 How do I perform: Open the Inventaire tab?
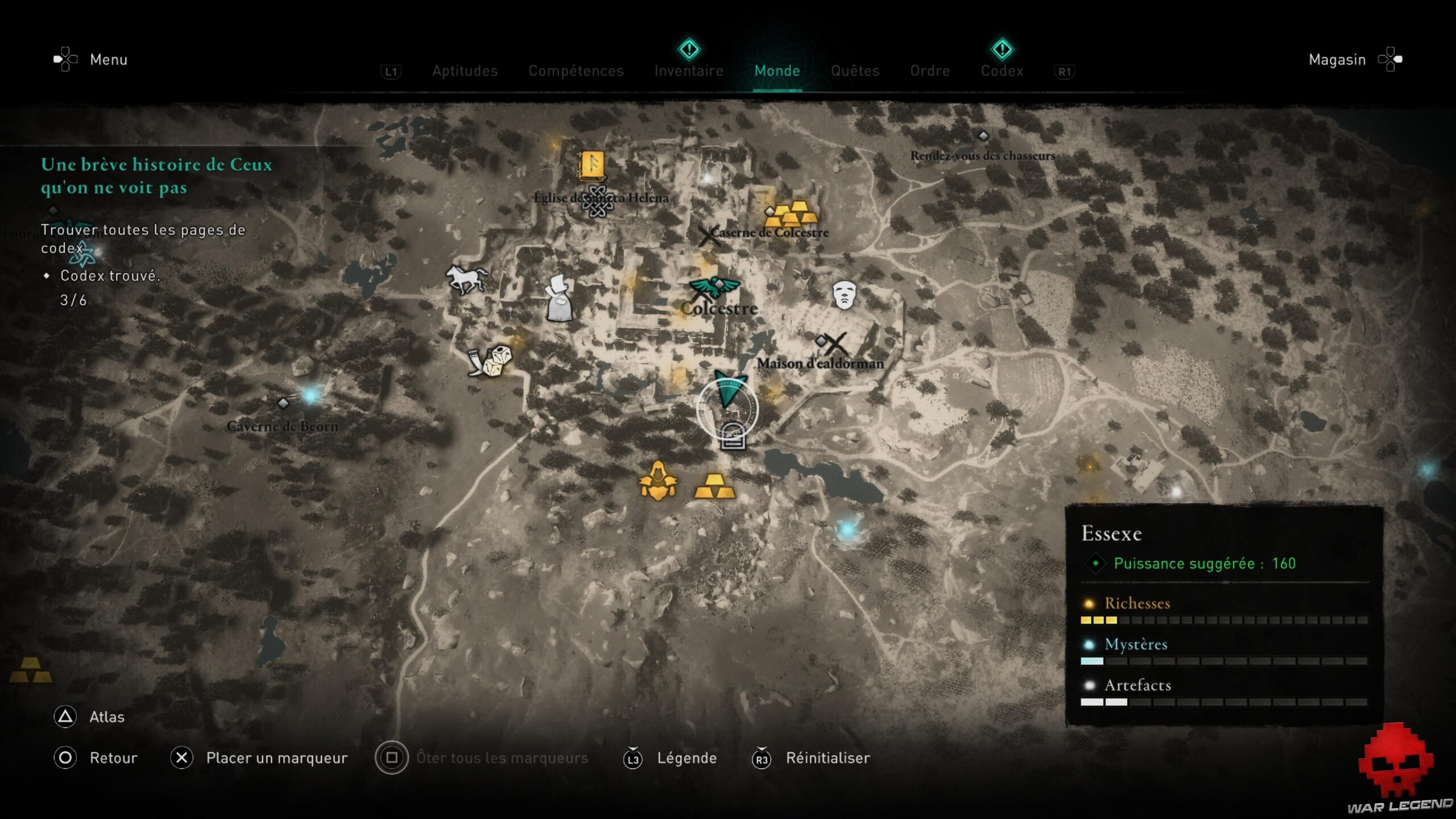coord(689,71)
